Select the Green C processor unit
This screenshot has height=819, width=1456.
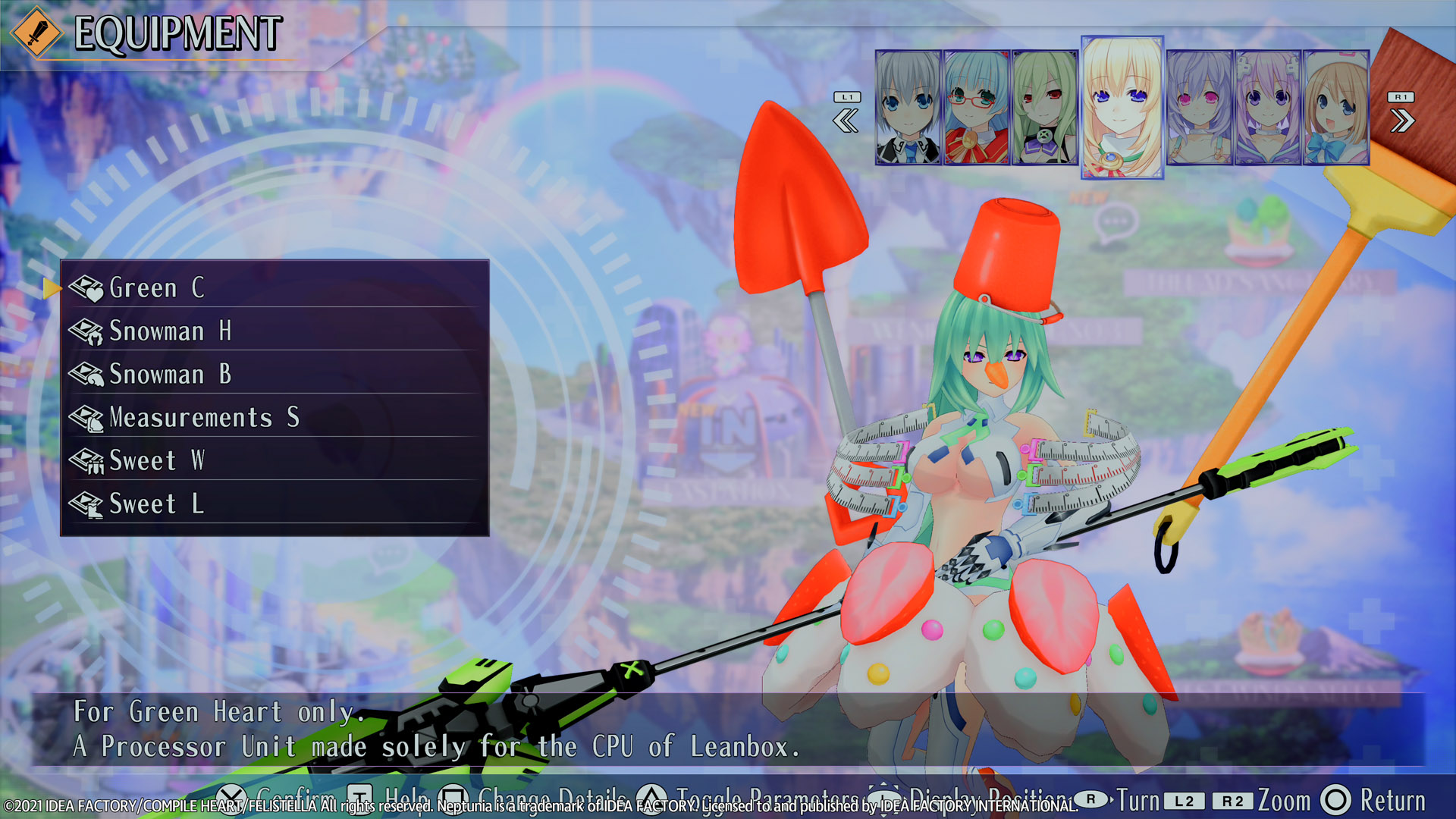pos(273,288)
